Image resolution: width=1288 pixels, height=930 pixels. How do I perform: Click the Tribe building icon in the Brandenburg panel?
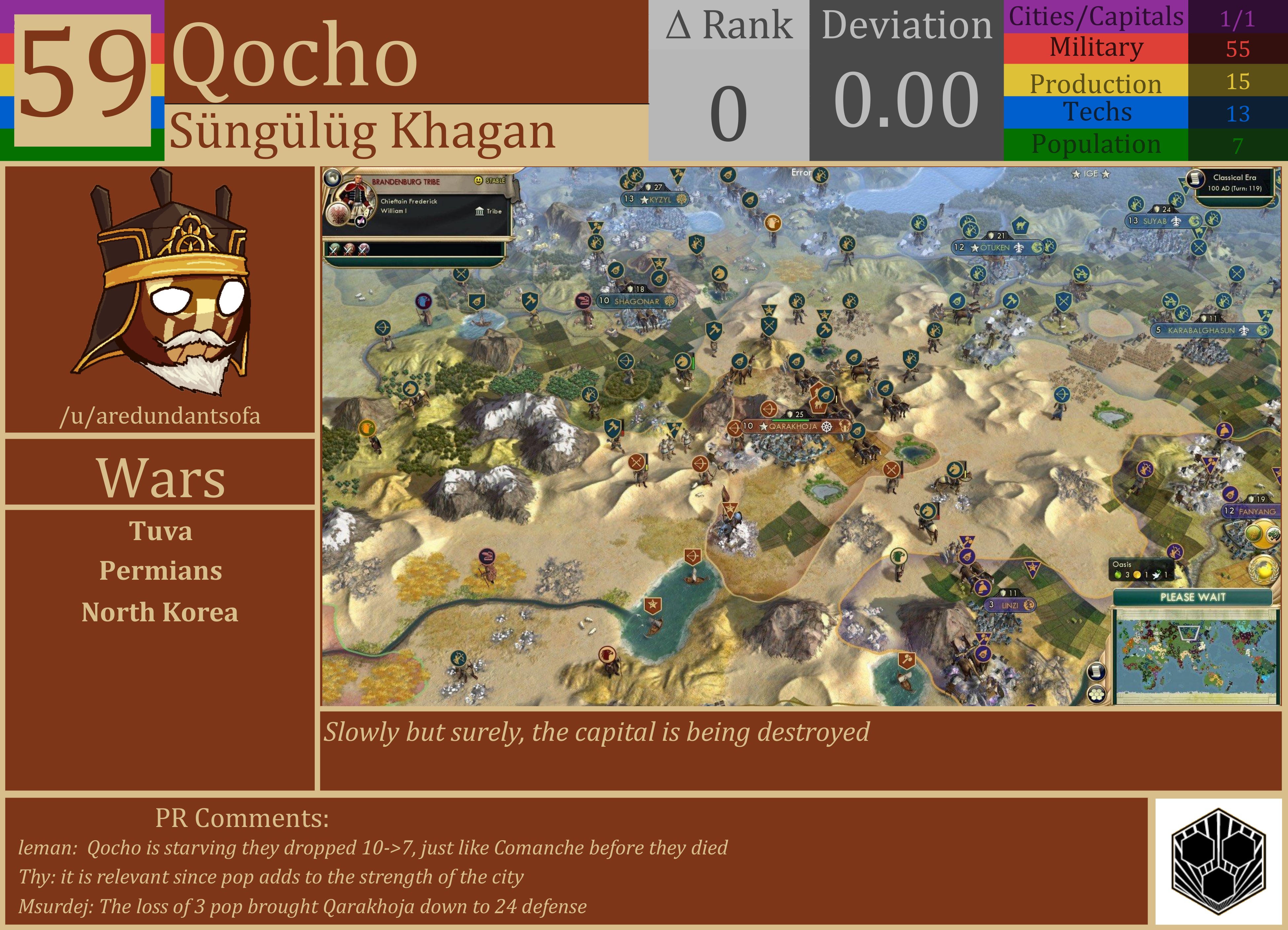[481, 212]
